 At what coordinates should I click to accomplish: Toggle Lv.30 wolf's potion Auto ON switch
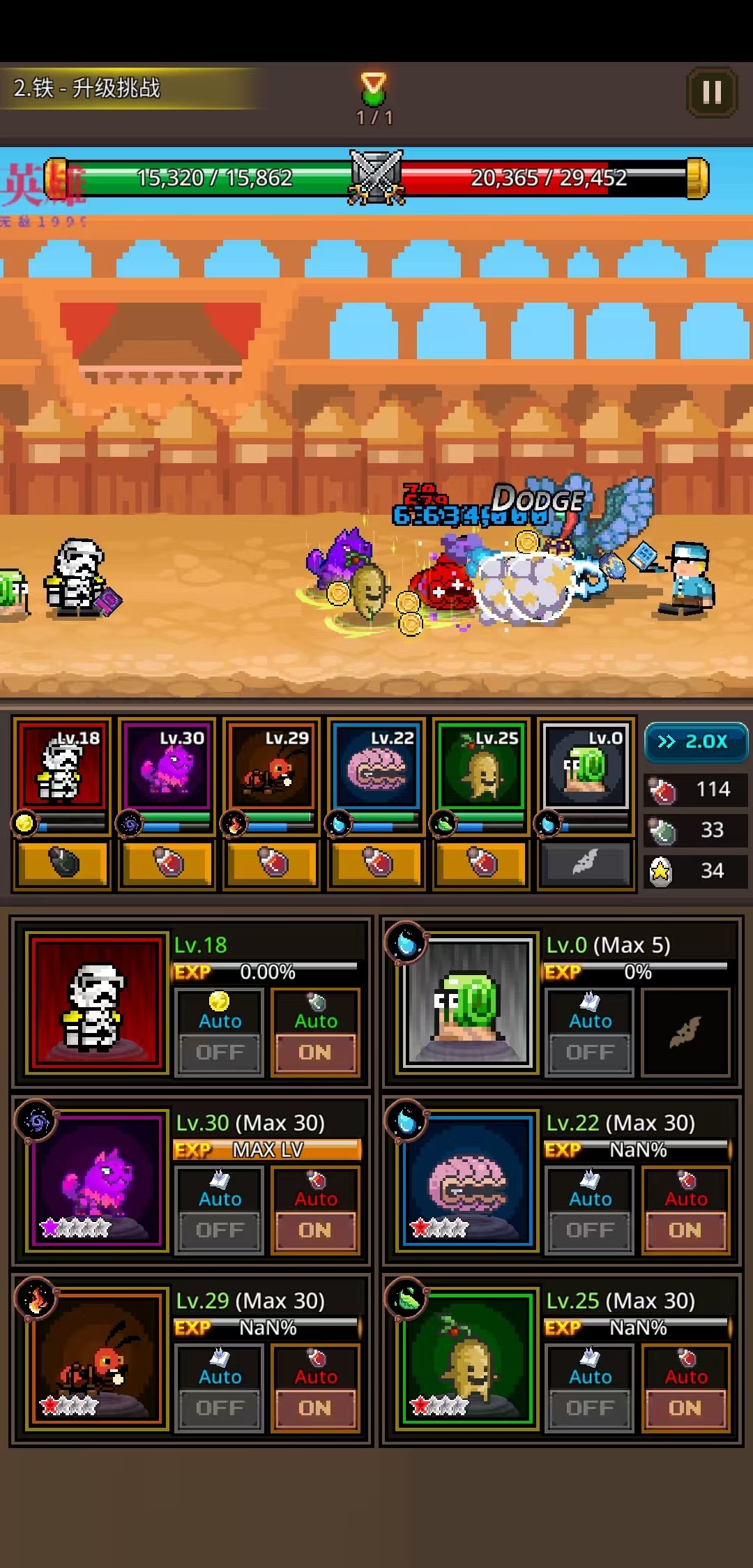pos(315,1230)
